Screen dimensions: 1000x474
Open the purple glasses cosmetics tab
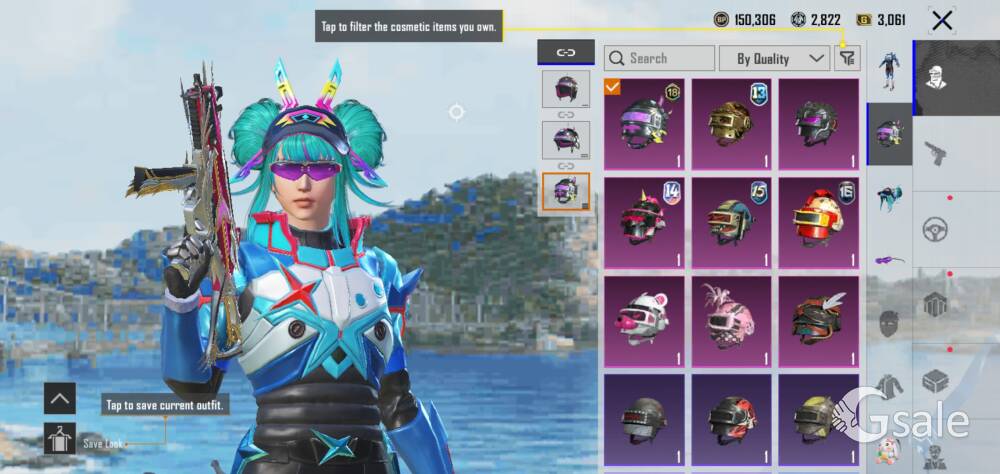pos(889,259)
